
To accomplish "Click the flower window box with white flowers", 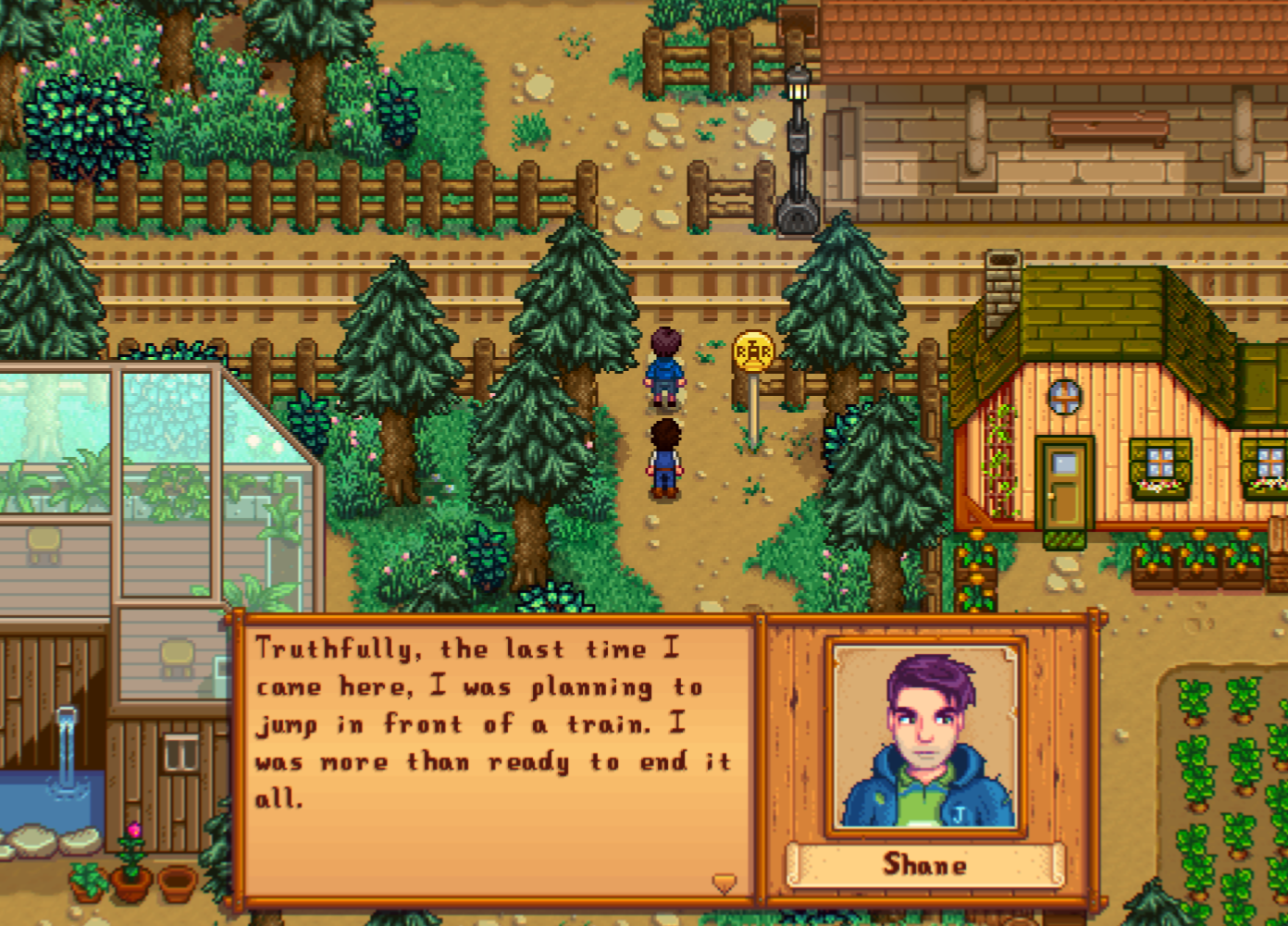I will [x=1156, y=490].
